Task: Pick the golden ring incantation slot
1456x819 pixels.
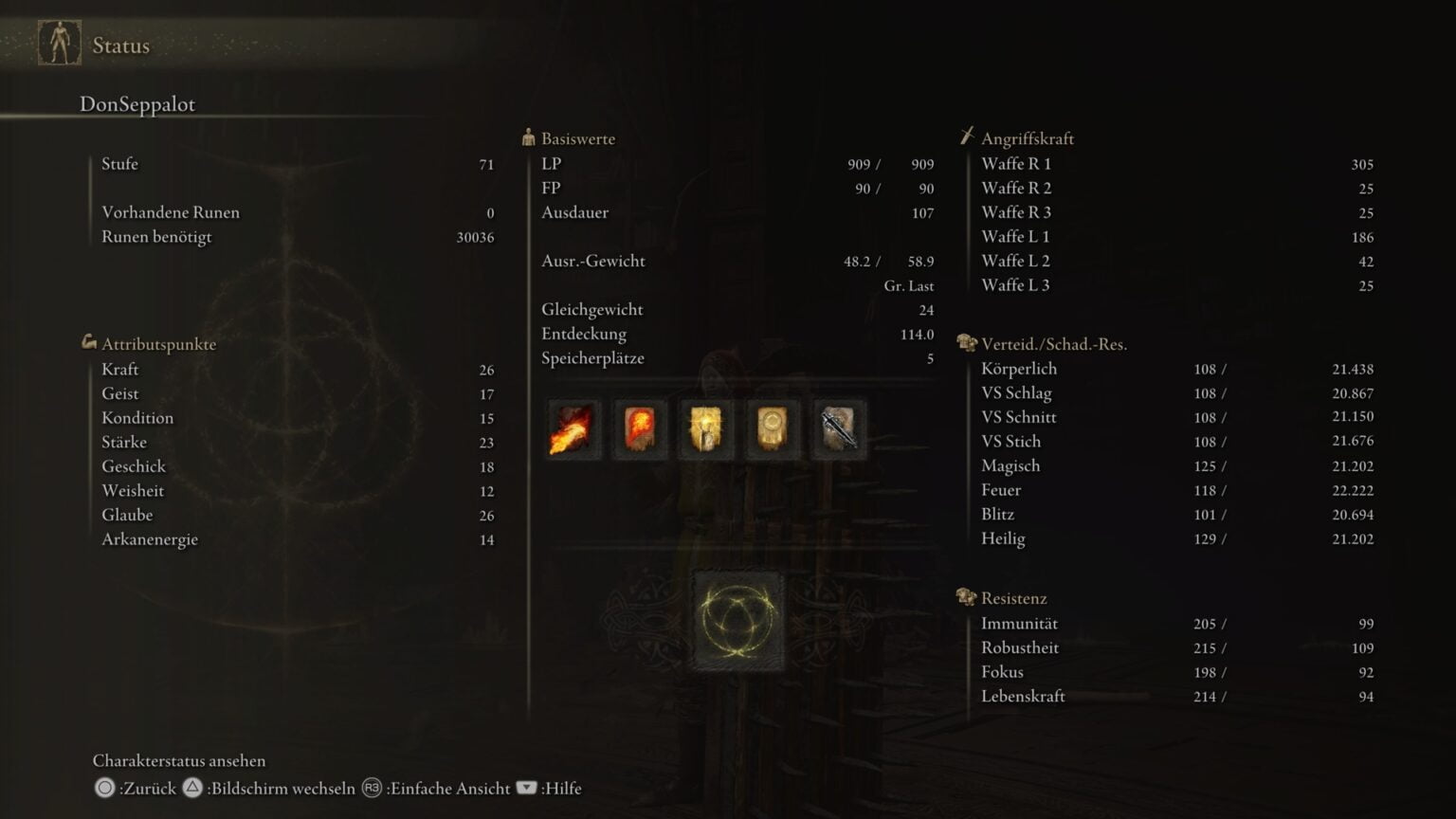Action: [773, 428]
